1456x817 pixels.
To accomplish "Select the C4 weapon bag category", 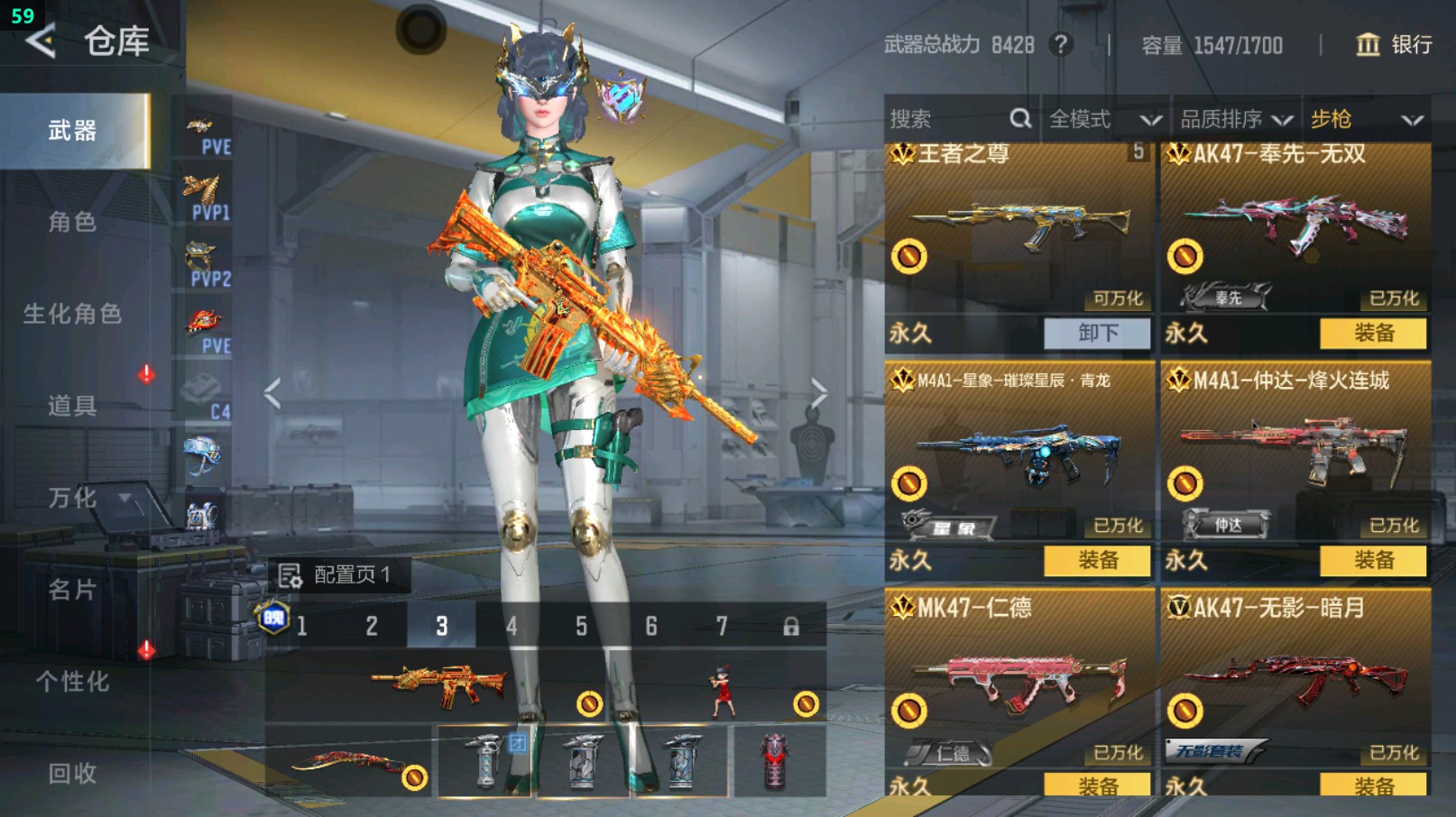I will click(x=206, y=398).
